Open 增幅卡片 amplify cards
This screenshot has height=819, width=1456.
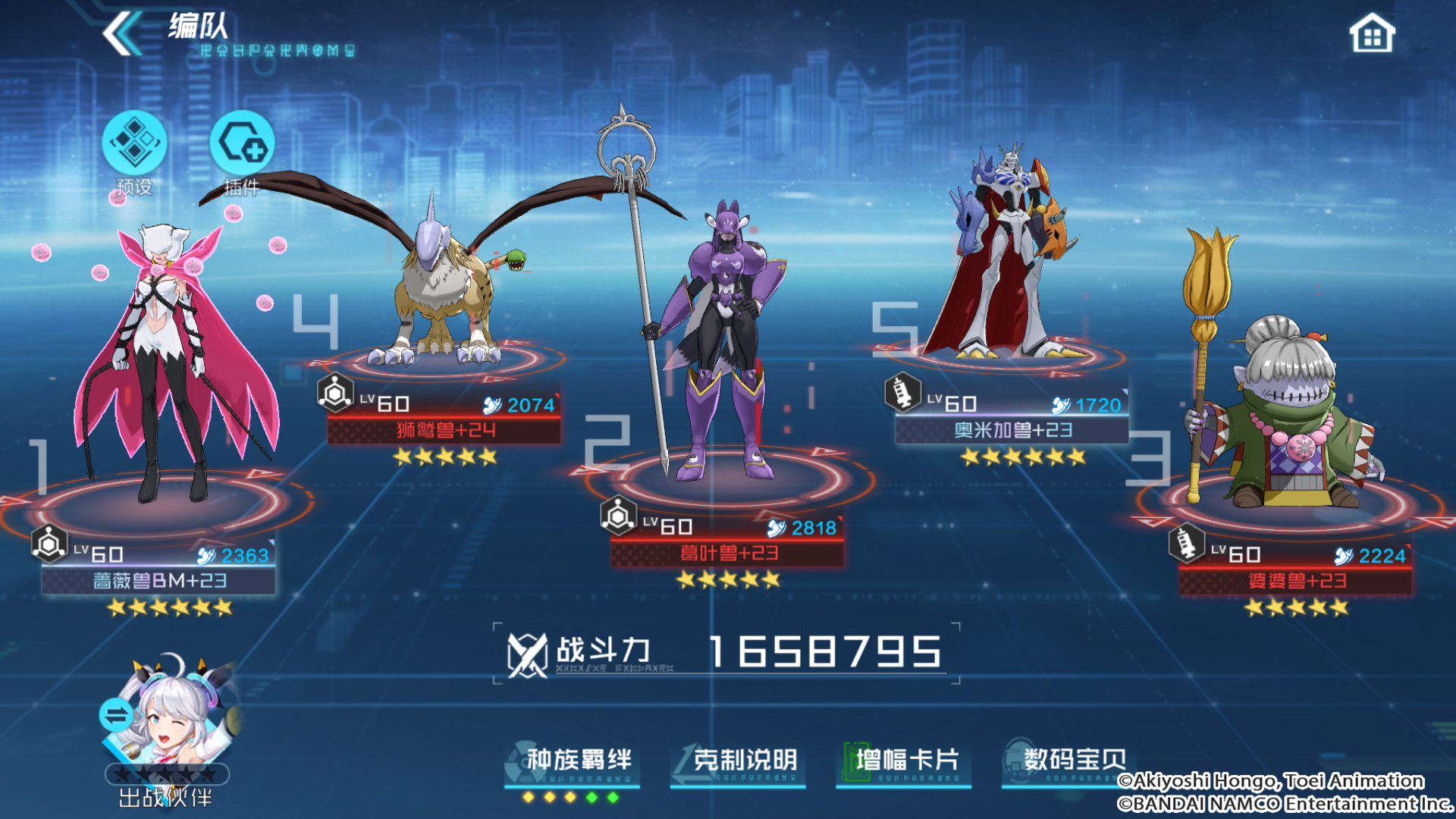point(904,761)
